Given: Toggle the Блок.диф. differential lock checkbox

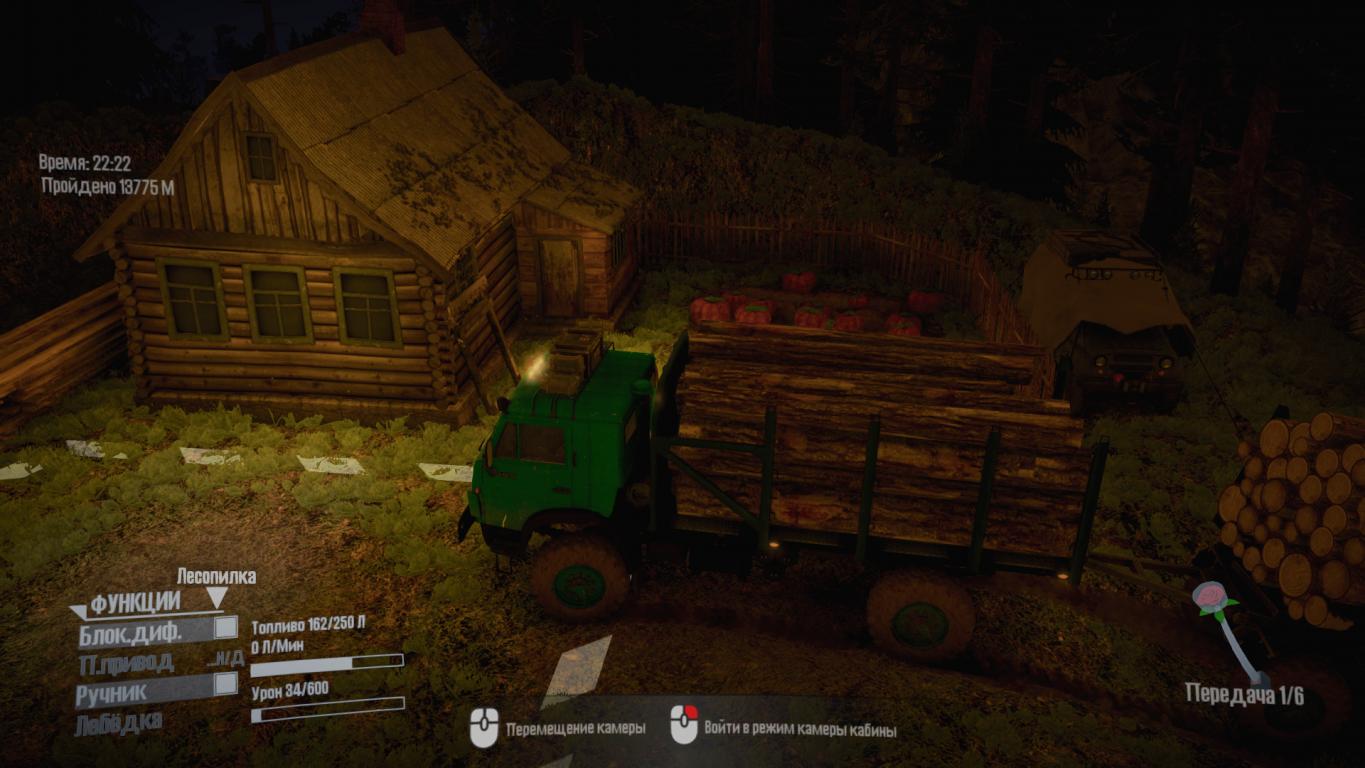Looking at the screenshot, I should tap(226, 628).
